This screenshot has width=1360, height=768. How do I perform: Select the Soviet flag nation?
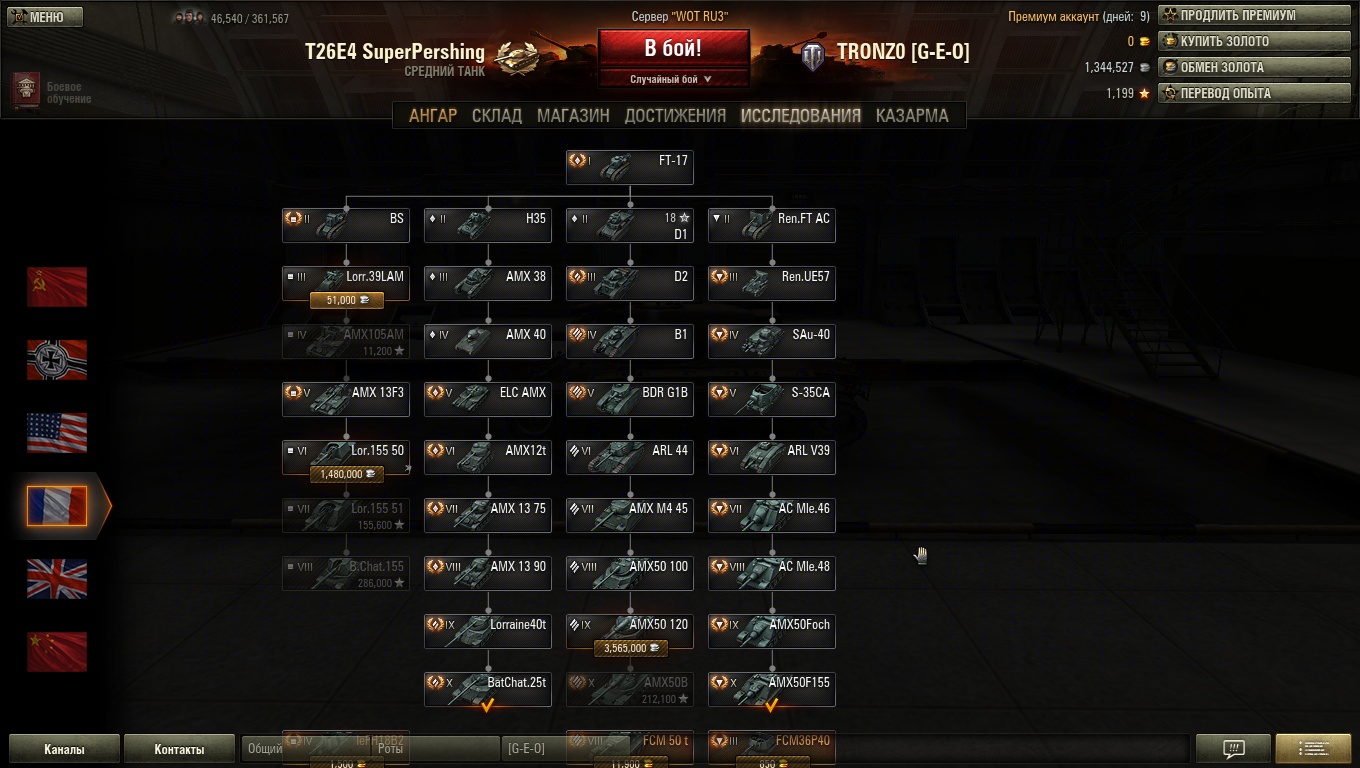pos(57,287)
